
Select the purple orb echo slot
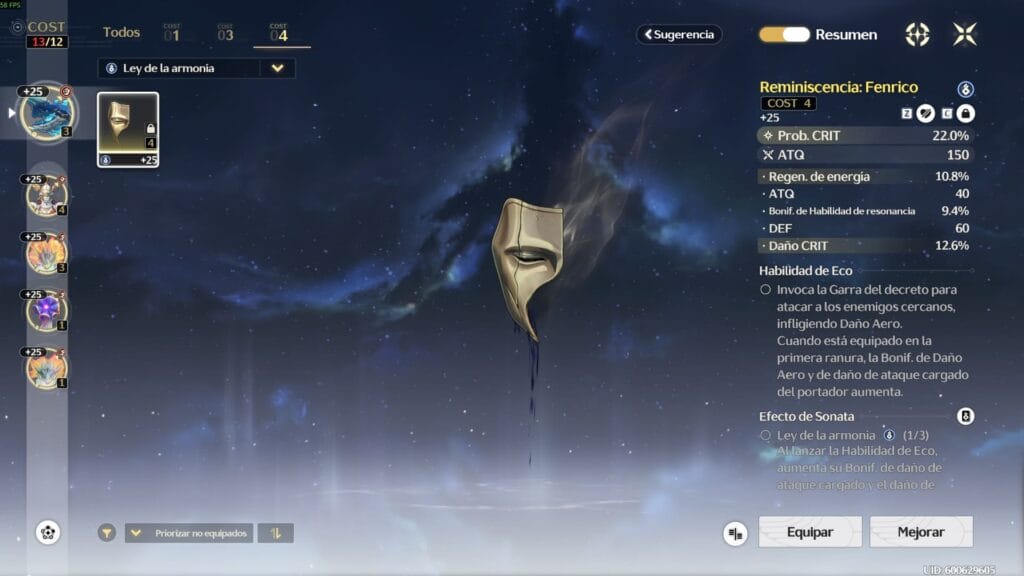click(x=47, y=310)
